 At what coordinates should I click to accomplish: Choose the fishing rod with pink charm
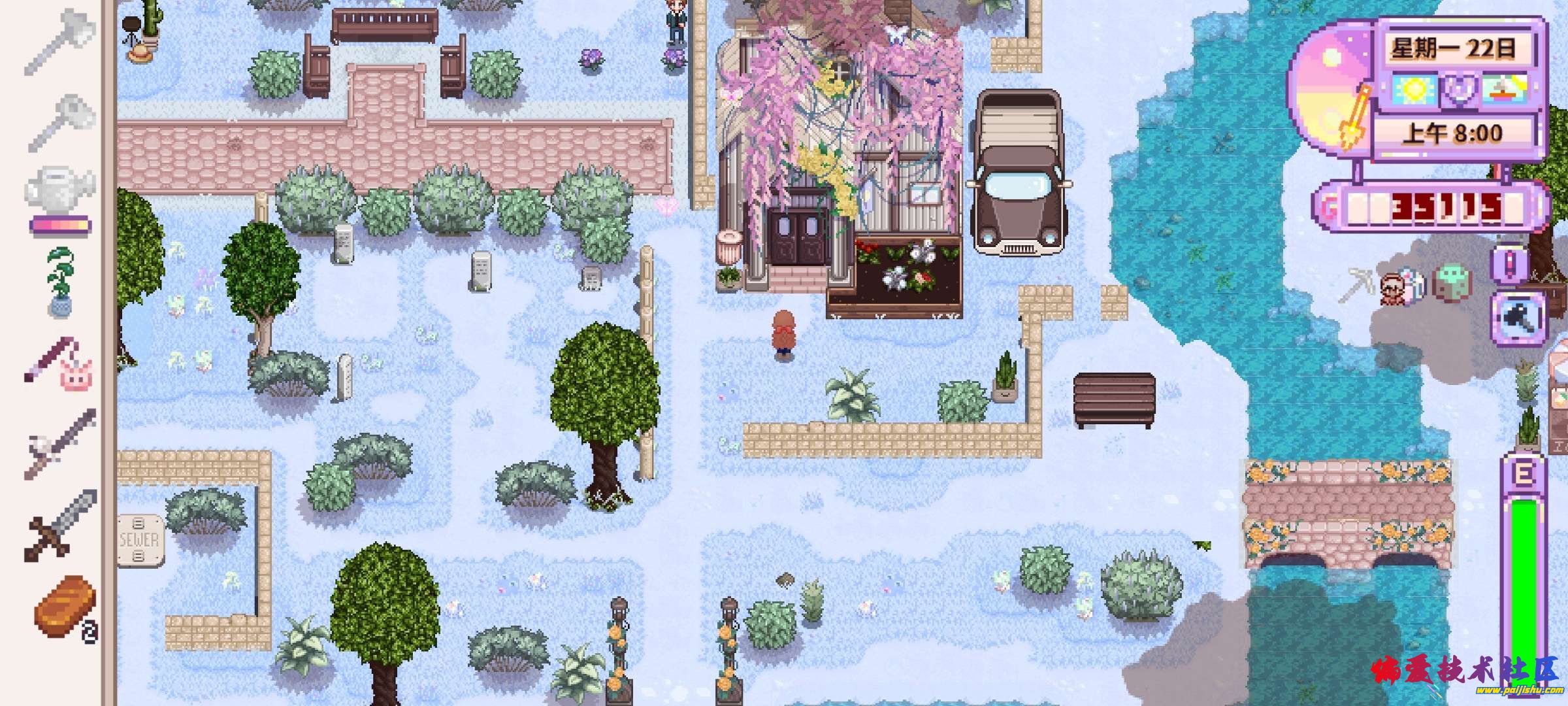point(60,363)
